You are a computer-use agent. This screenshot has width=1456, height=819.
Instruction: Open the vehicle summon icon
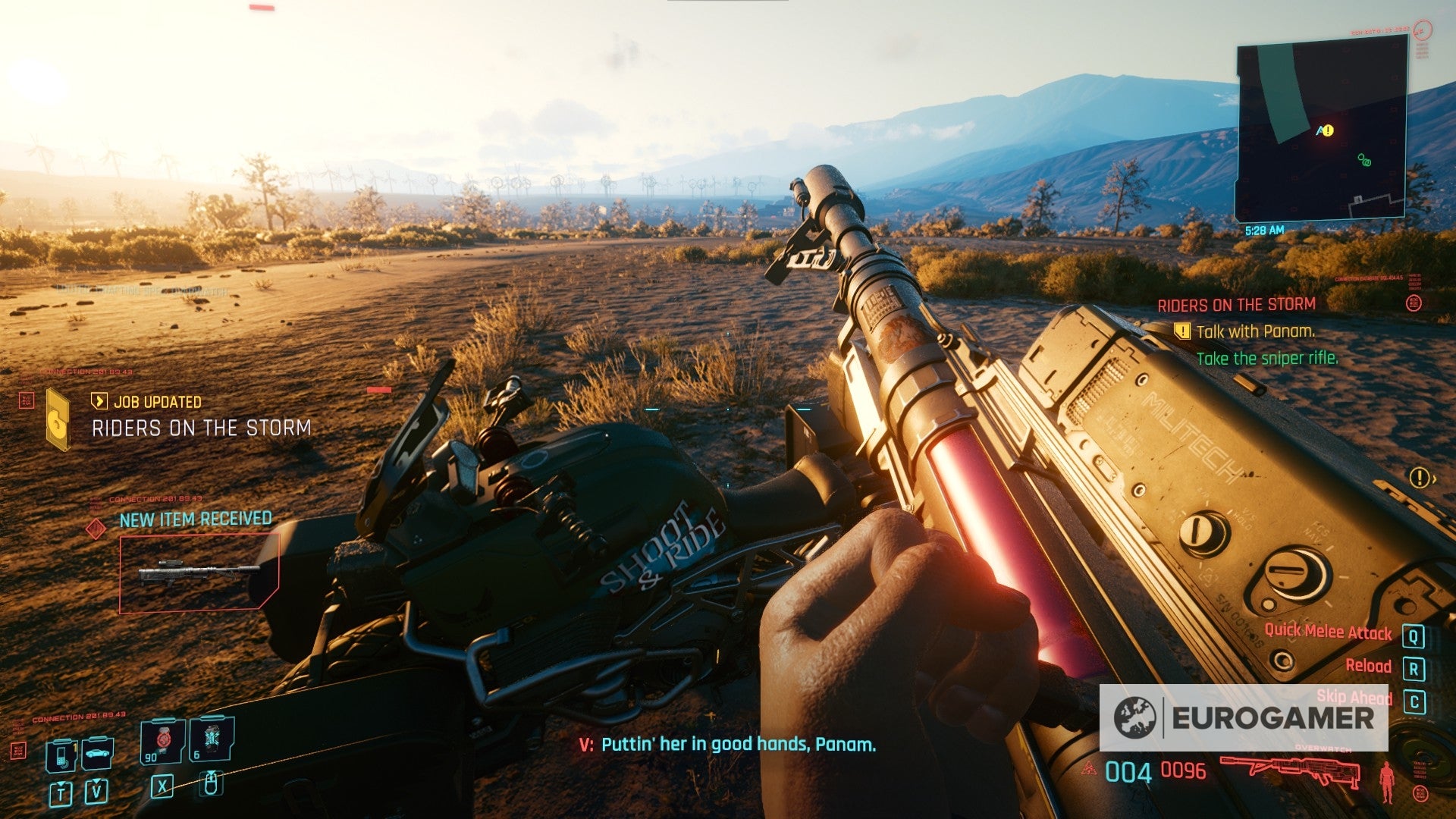pyautogui.click(x=97, y=754)
